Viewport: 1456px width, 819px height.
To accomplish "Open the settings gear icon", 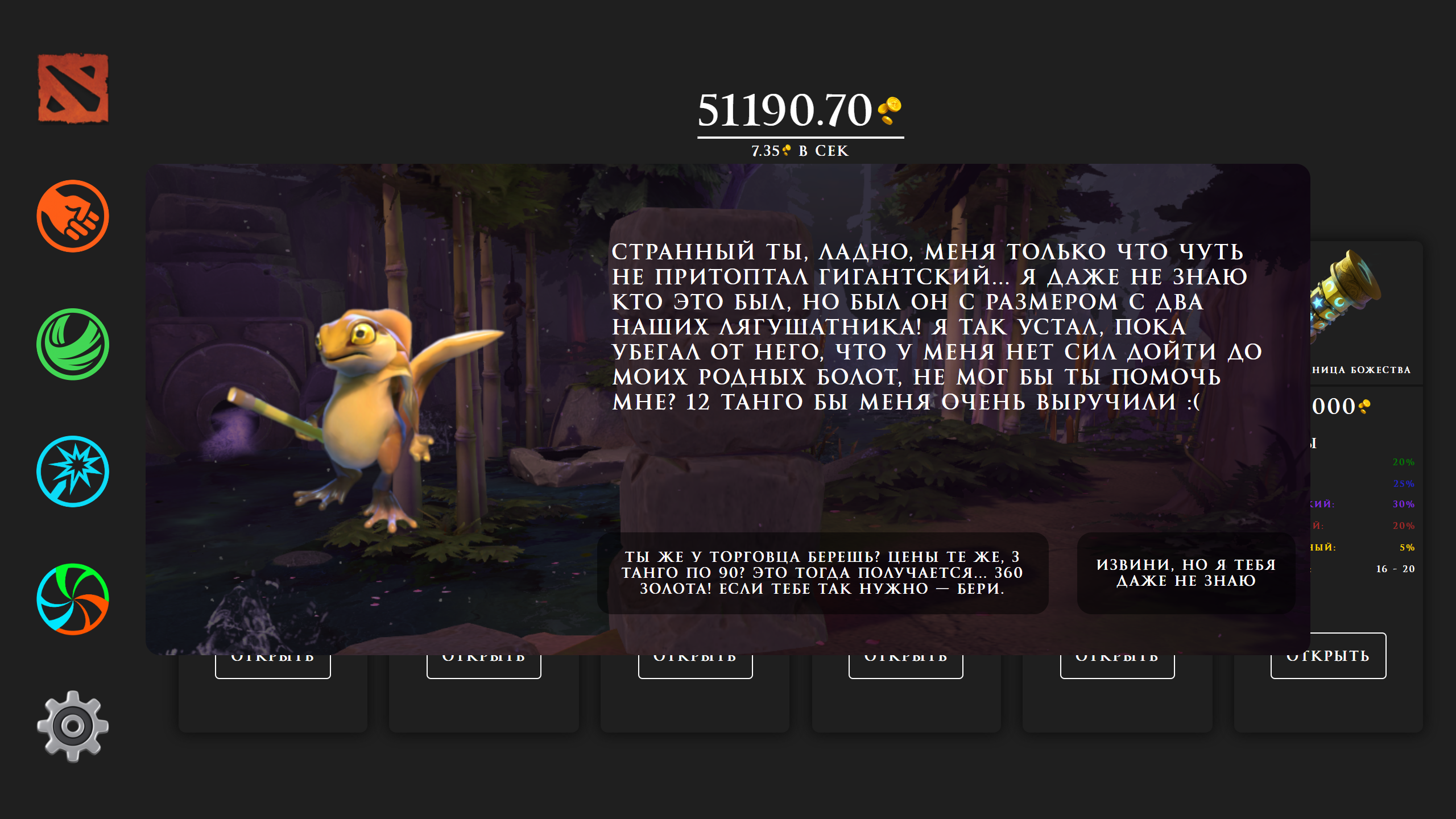I will pos(72,725).
